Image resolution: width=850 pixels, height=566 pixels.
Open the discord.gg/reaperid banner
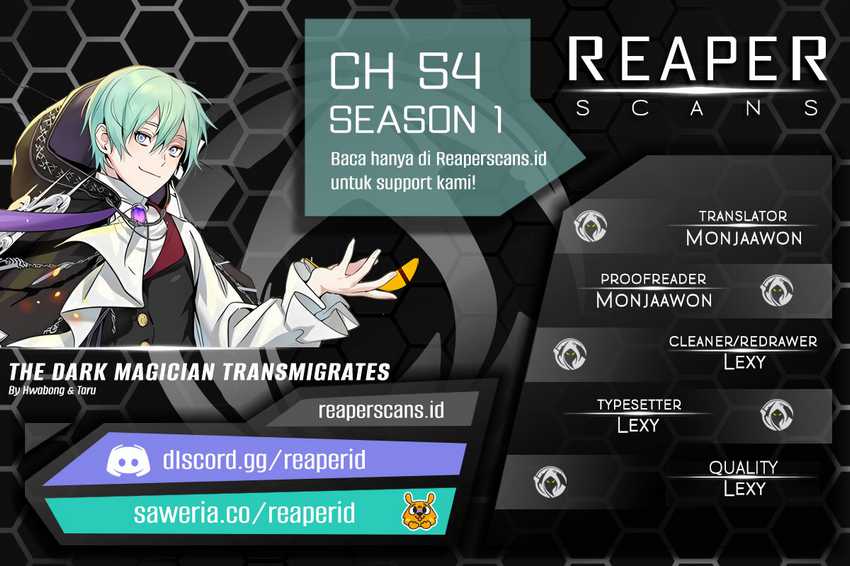[263, 460]
